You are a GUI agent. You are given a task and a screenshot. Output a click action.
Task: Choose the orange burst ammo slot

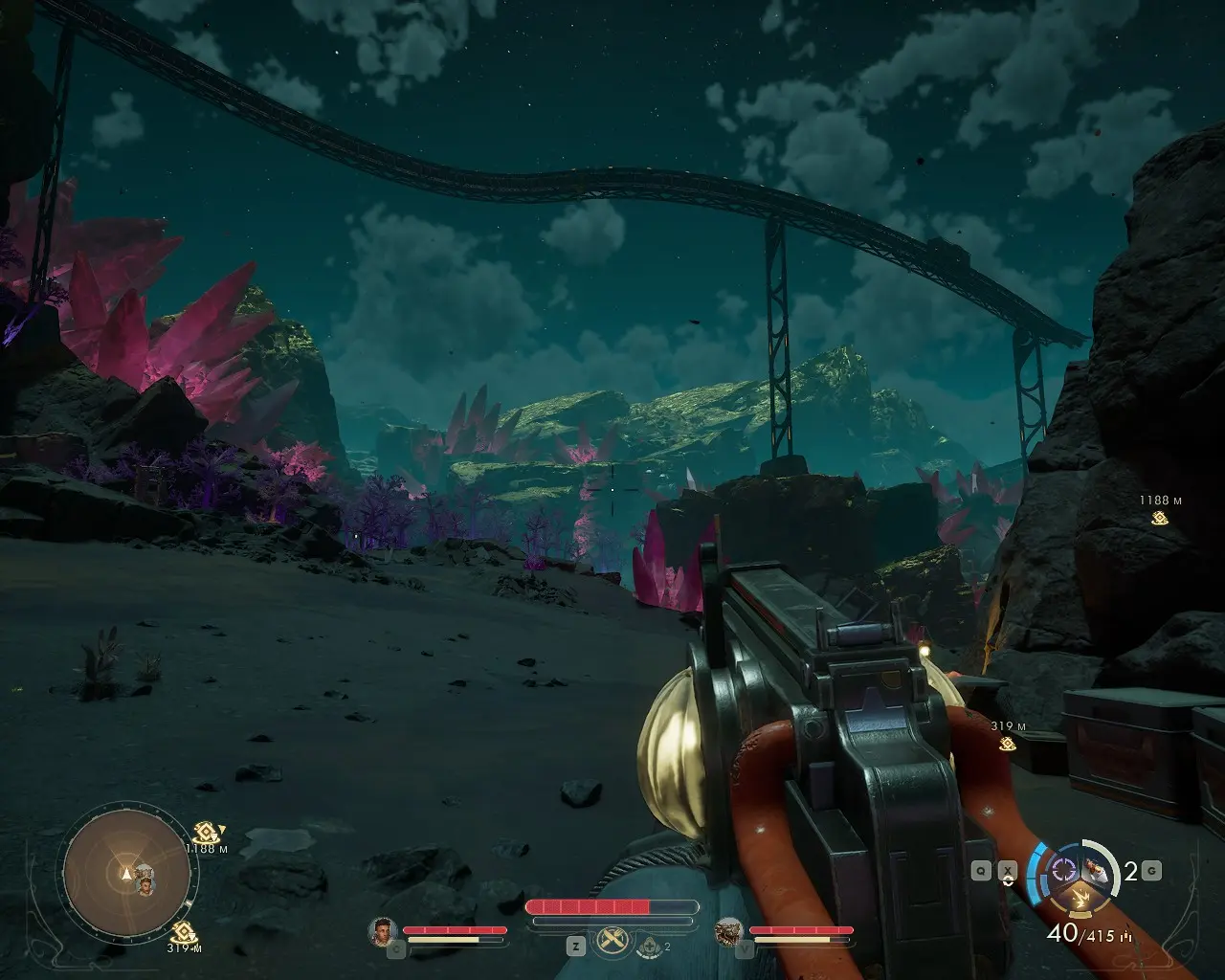1082,899
